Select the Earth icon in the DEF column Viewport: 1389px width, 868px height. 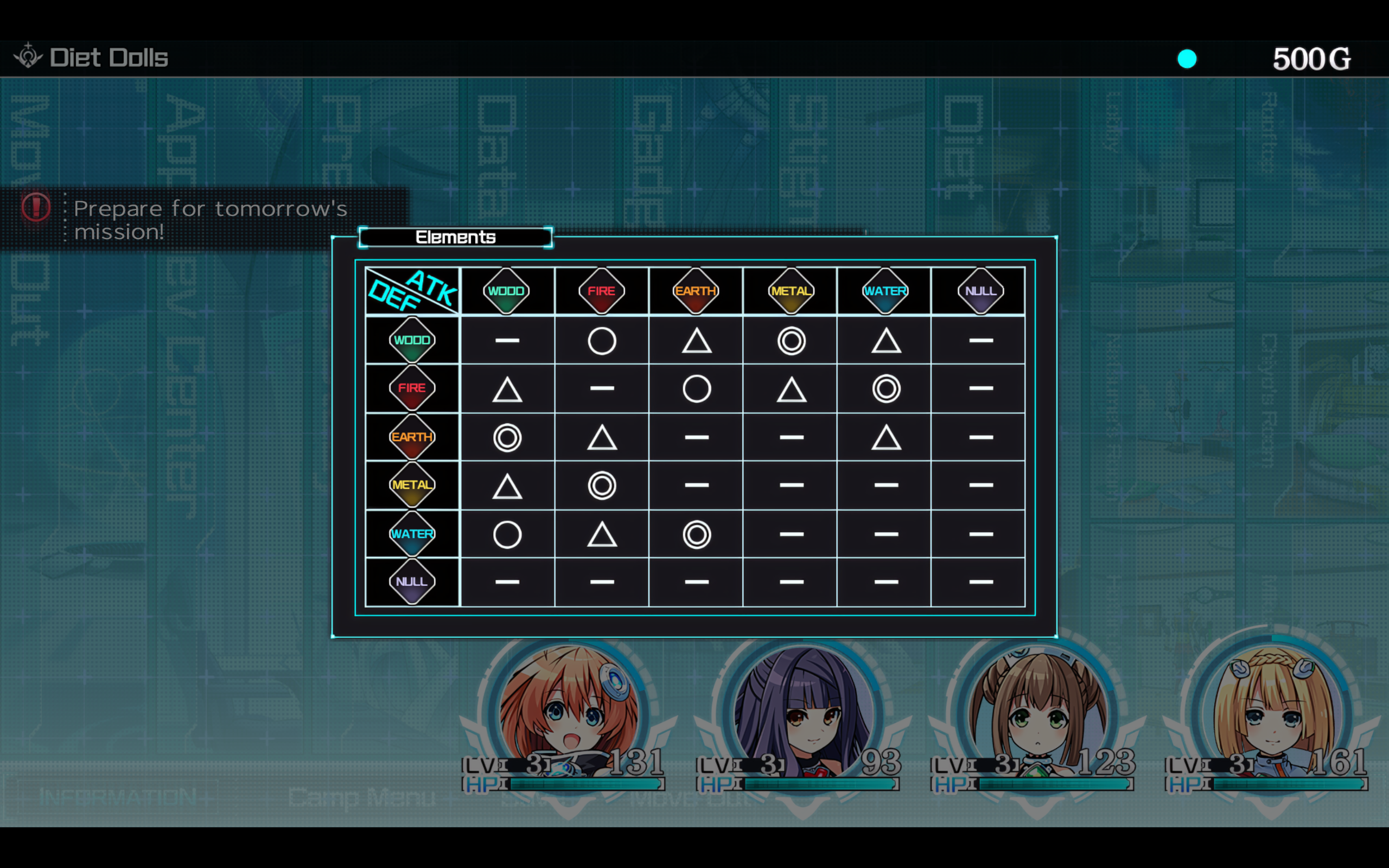point(412,437)
